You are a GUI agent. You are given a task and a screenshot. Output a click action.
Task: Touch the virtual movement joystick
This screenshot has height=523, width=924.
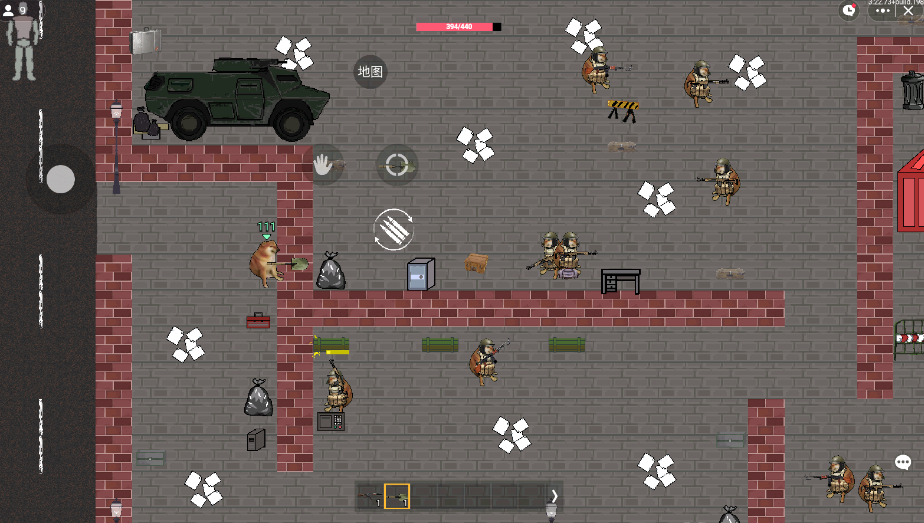pos(61,179)
